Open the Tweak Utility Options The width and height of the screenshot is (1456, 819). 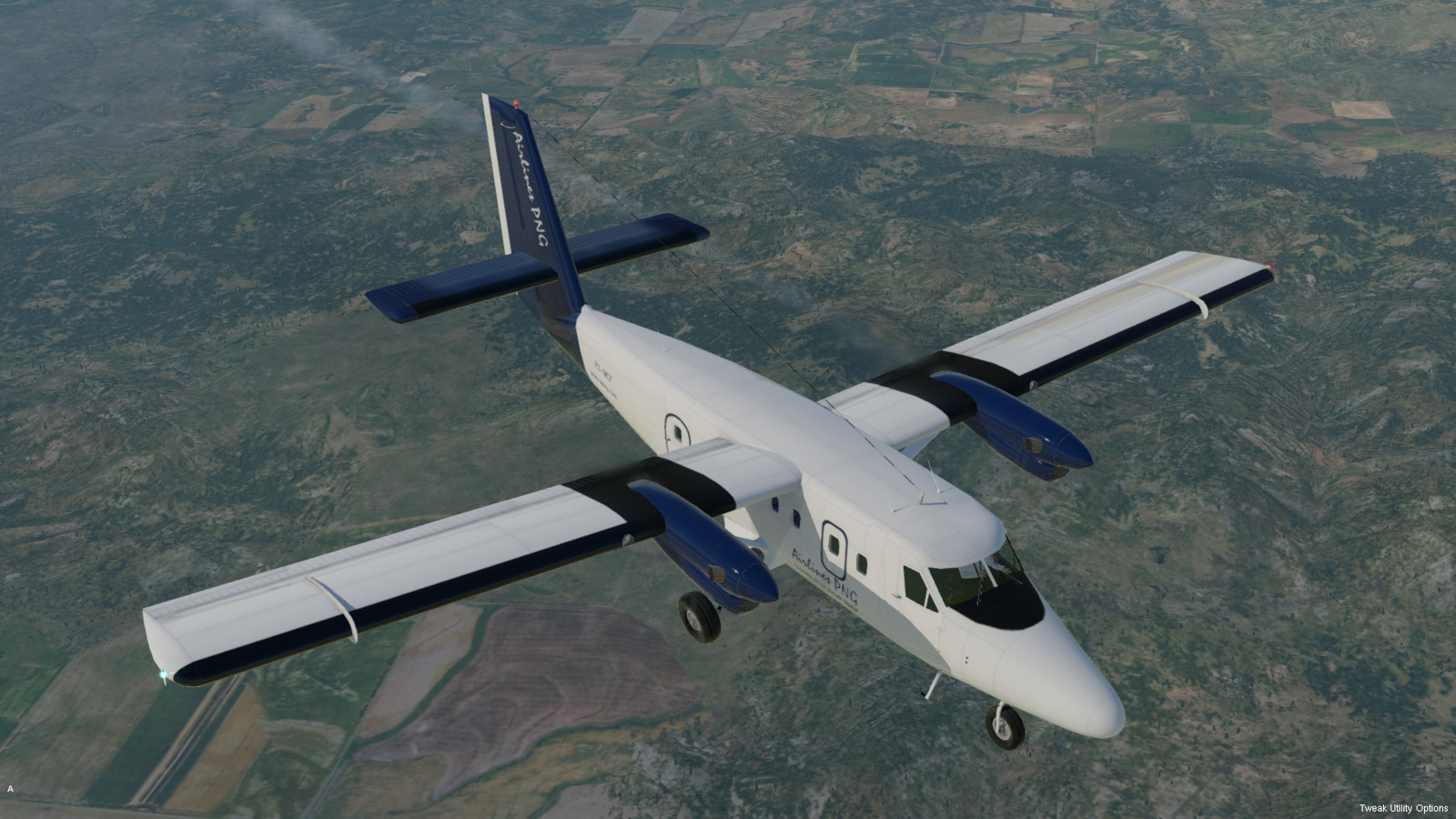pyautogui.click(x=1403, y=808)
